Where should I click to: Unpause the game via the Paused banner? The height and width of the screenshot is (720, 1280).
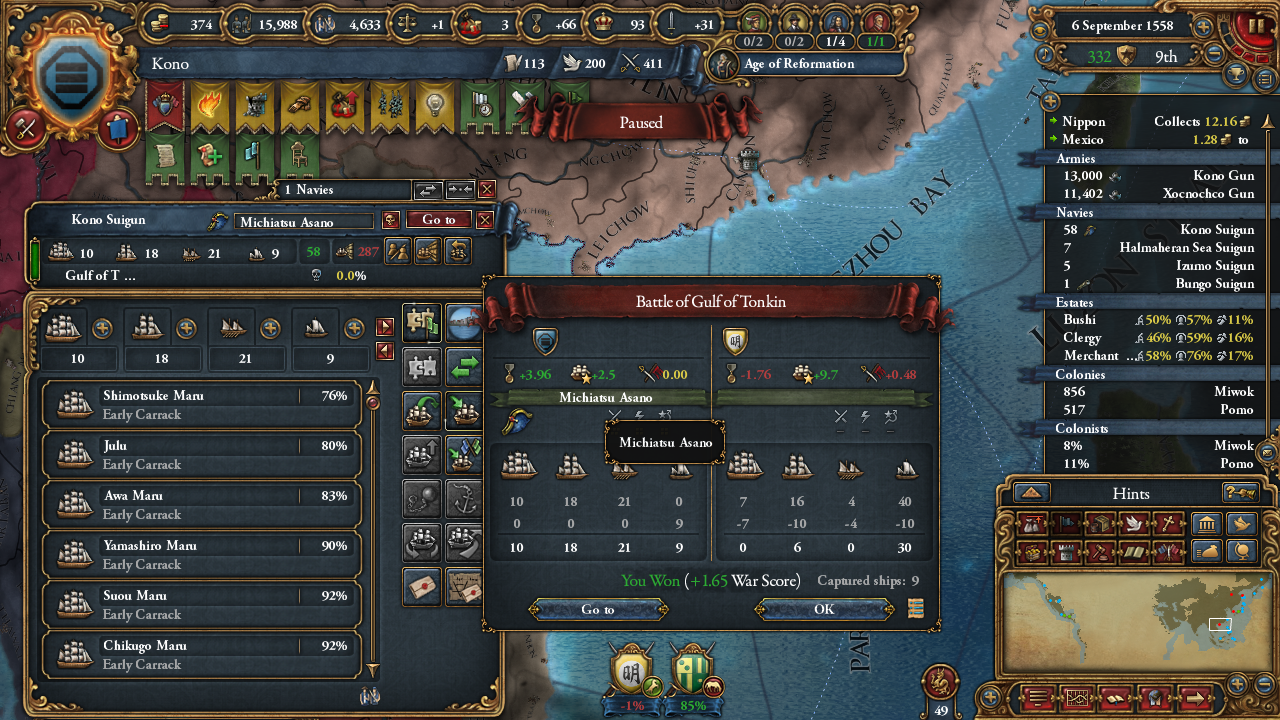639,122
